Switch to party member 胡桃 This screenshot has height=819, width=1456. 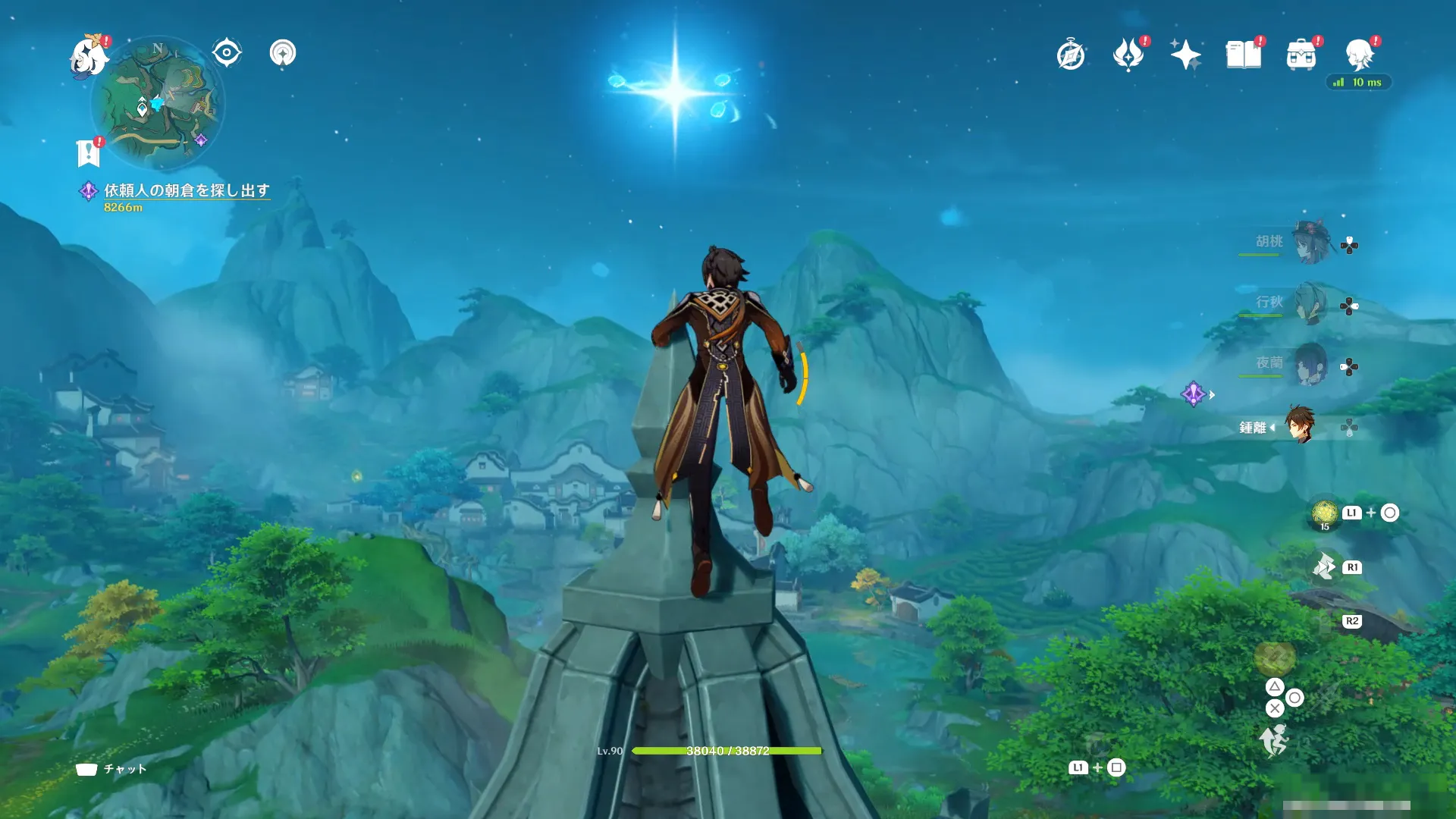coord(1310,242)
